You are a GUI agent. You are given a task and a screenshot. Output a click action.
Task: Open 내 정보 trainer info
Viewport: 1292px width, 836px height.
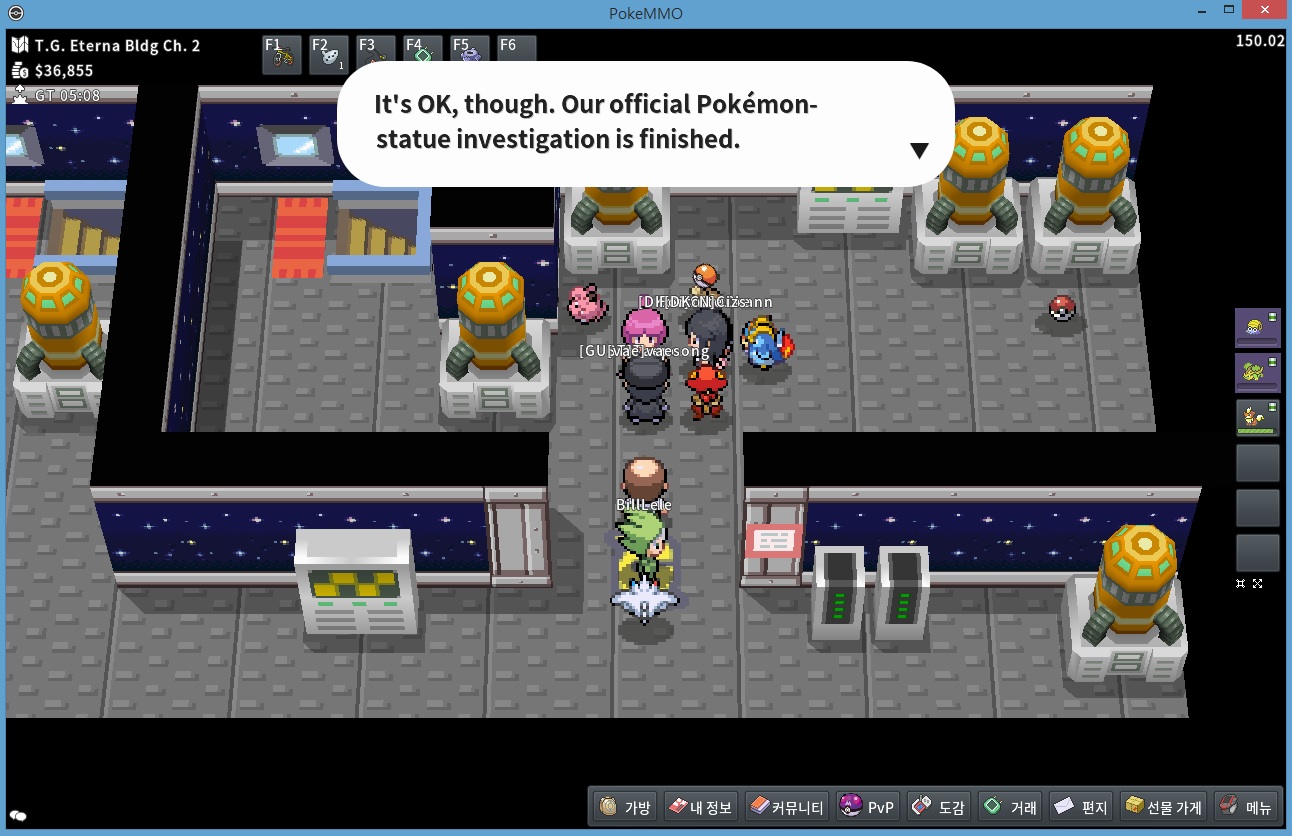point(700,807)
